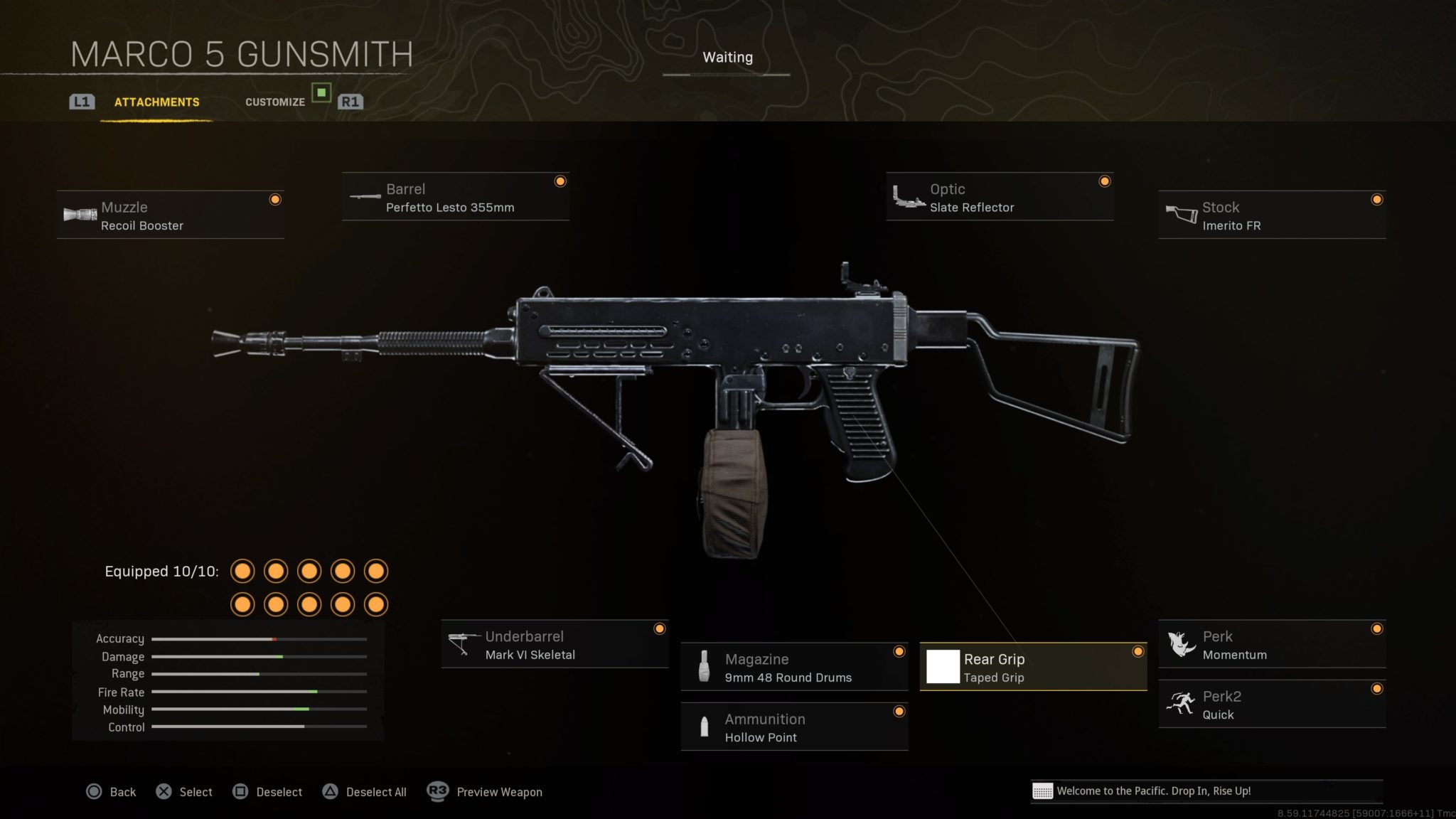Select the Rear Grip Taped Grip slot
Image resolution: width=1456 pixels, height=819 pixels.
click(x=1033, y=668)
